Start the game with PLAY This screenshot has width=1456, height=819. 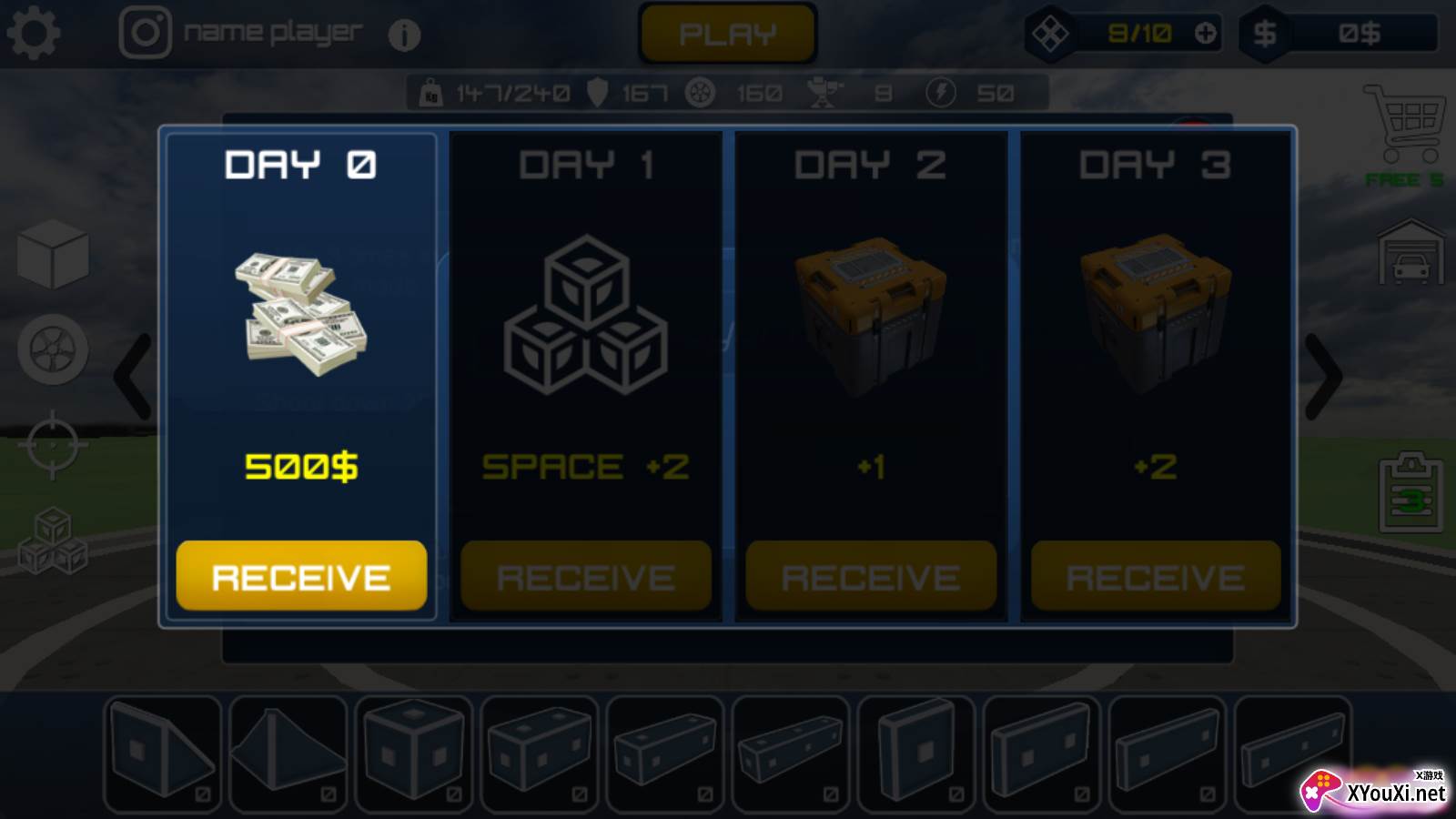click(727, 35)
